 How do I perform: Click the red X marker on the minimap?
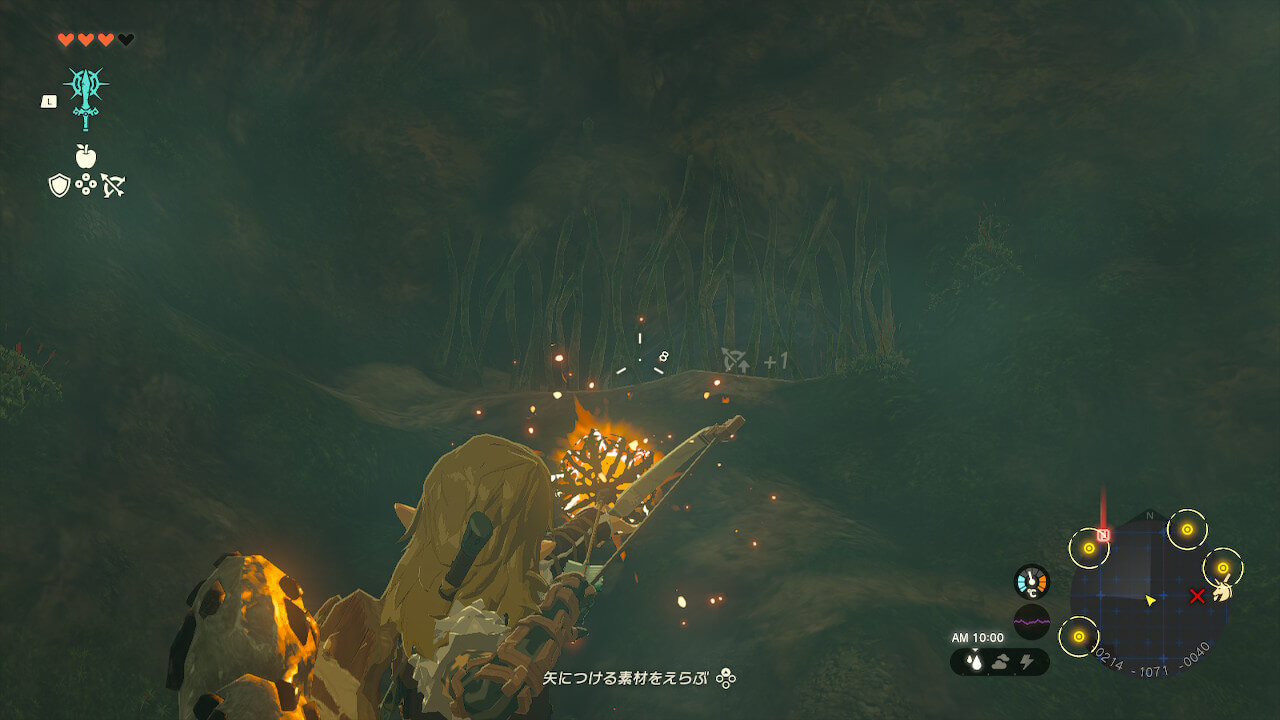tap(1197, 596)
